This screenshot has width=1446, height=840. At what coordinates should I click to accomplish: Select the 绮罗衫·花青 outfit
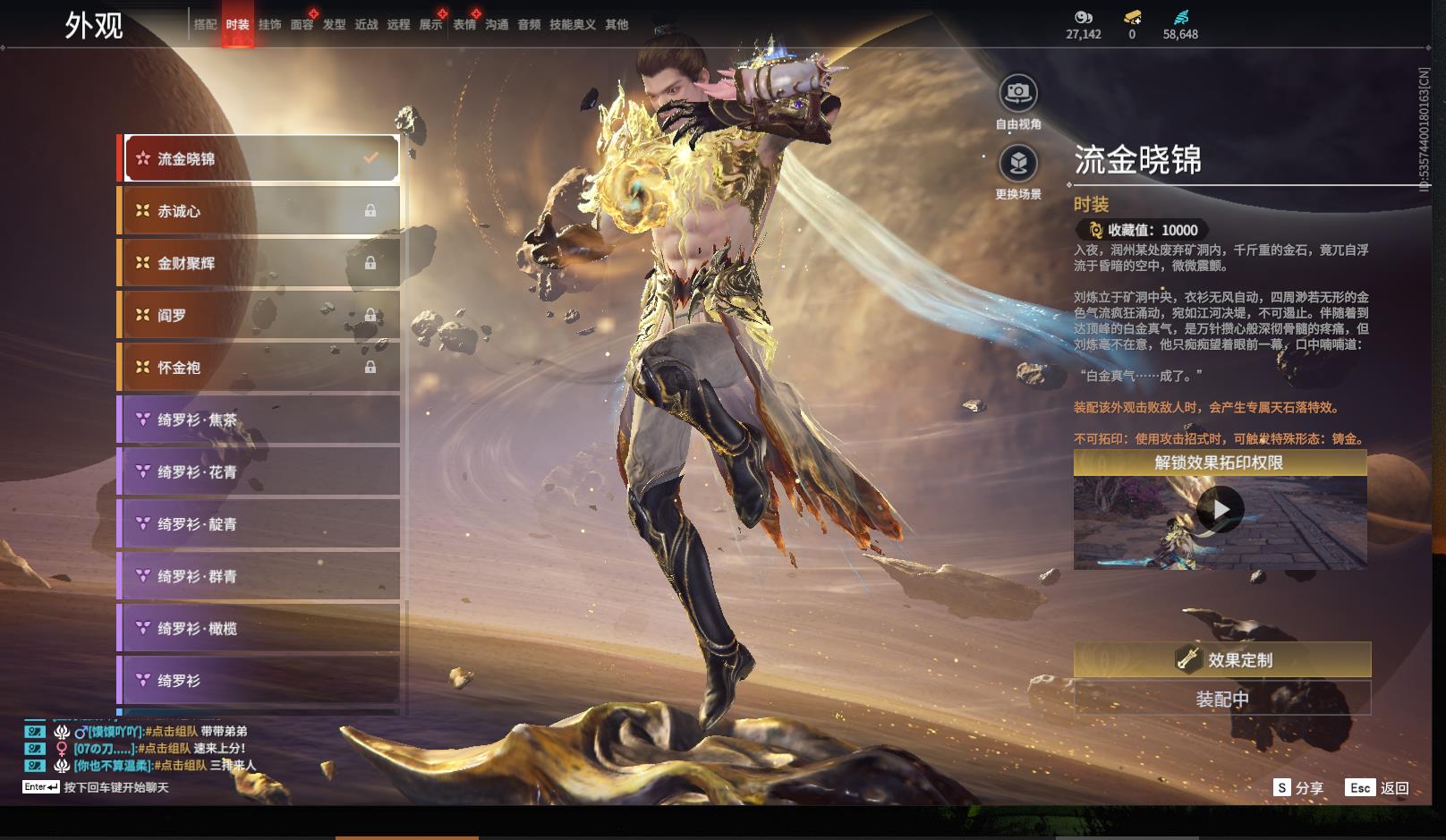[x=260, y=471]
